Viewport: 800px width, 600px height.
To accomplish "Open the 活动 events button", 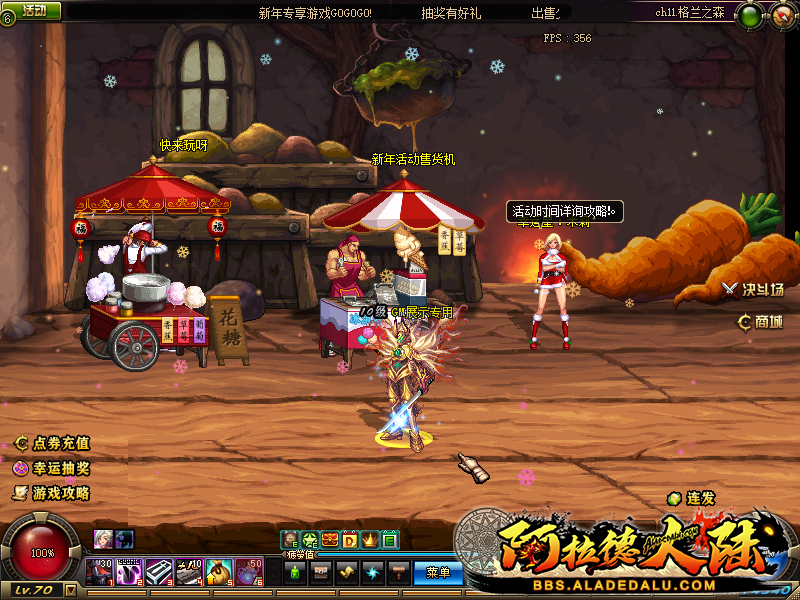I will click(x=34, y=10).
